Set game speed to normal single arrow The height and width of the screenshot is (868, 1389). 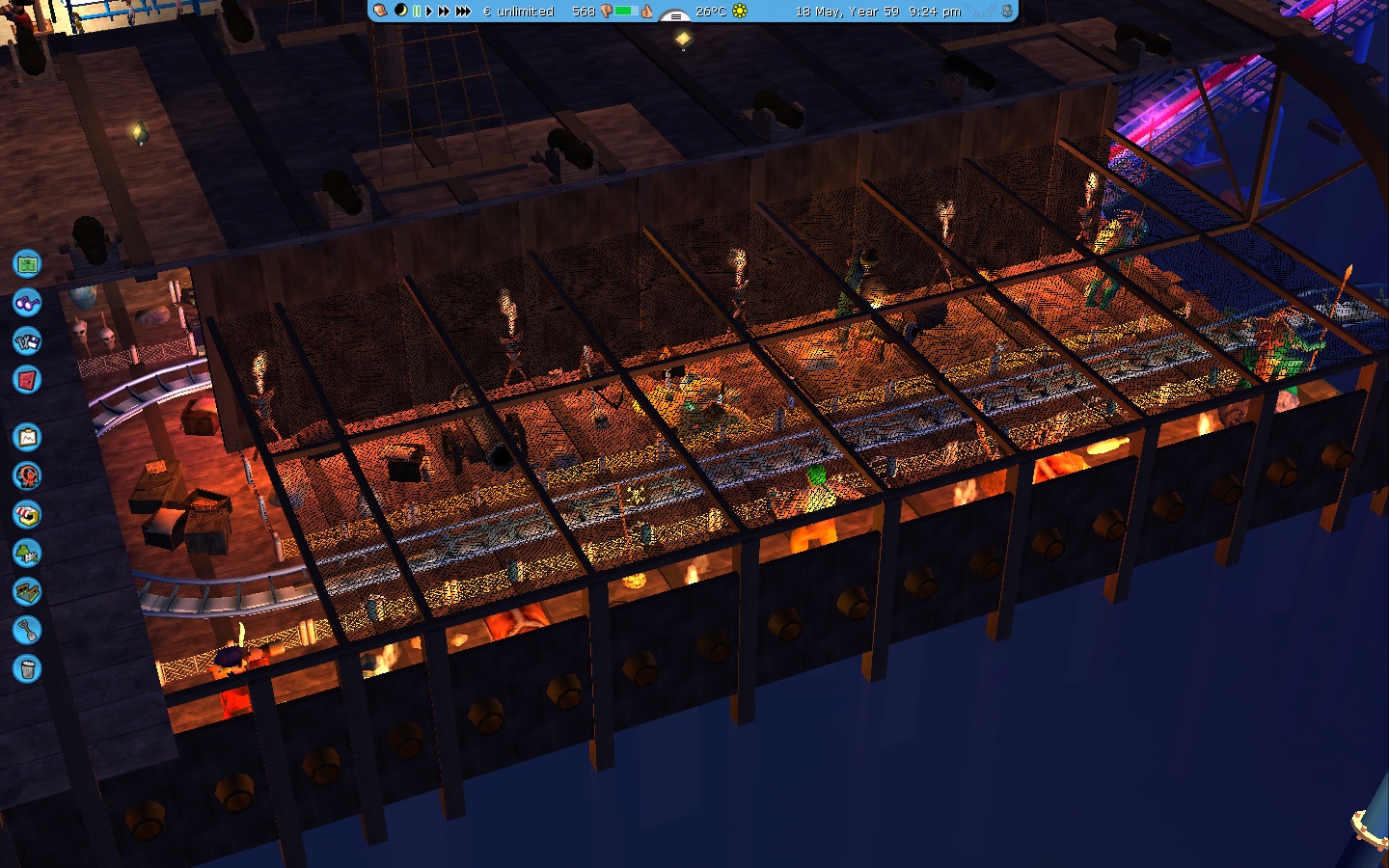click(429, 12)
